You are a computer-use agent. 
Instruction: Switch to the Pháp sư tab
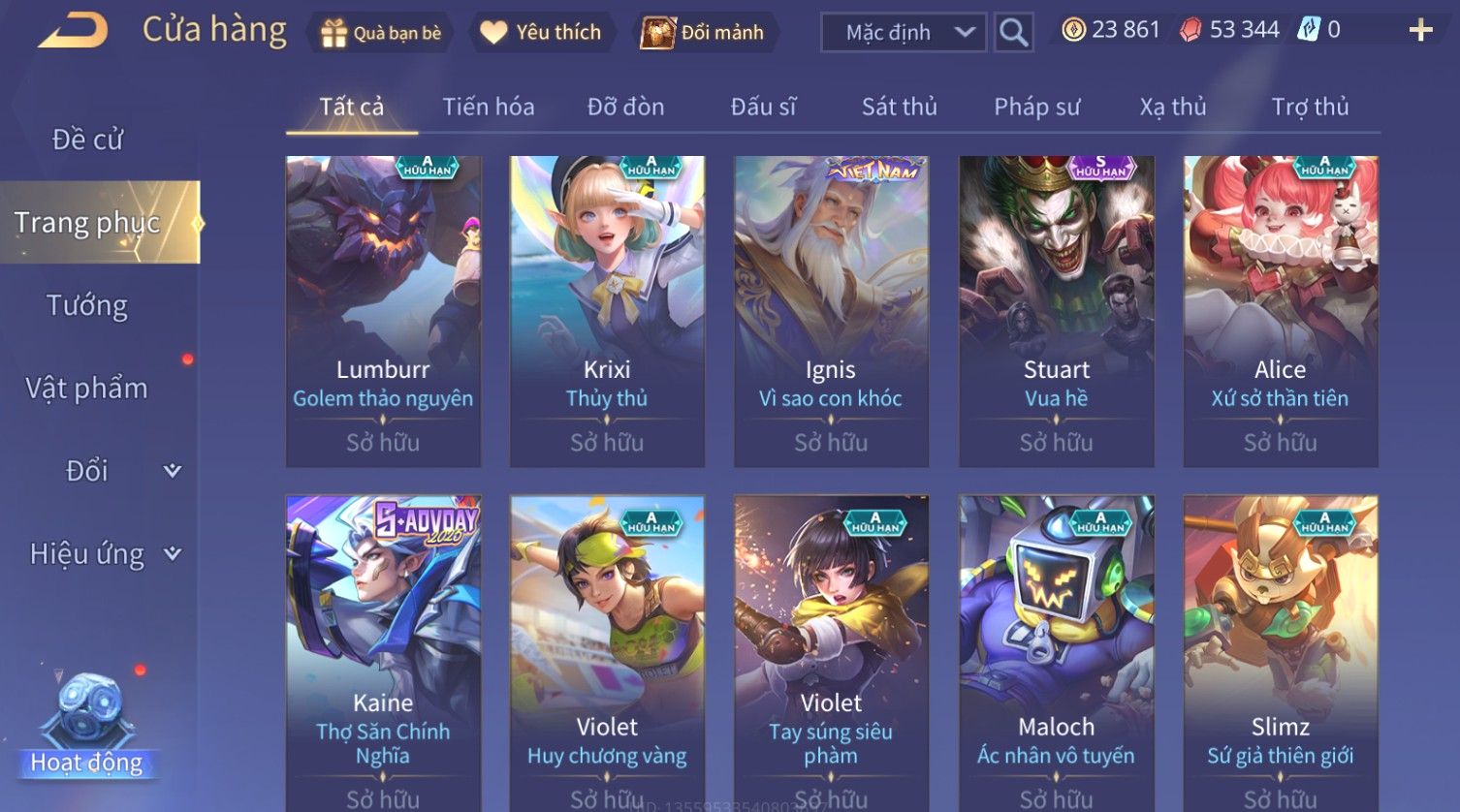(x=1036, y=107)
